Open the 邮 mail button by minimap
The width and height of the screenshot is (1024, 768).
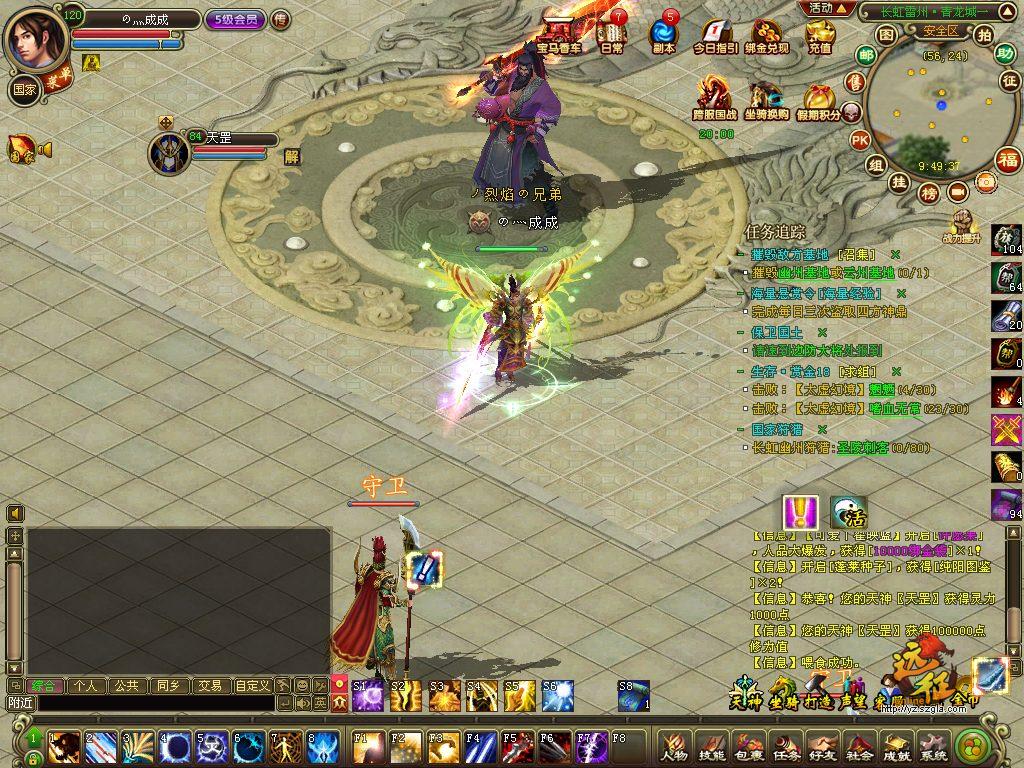click(x=866, y=56)
